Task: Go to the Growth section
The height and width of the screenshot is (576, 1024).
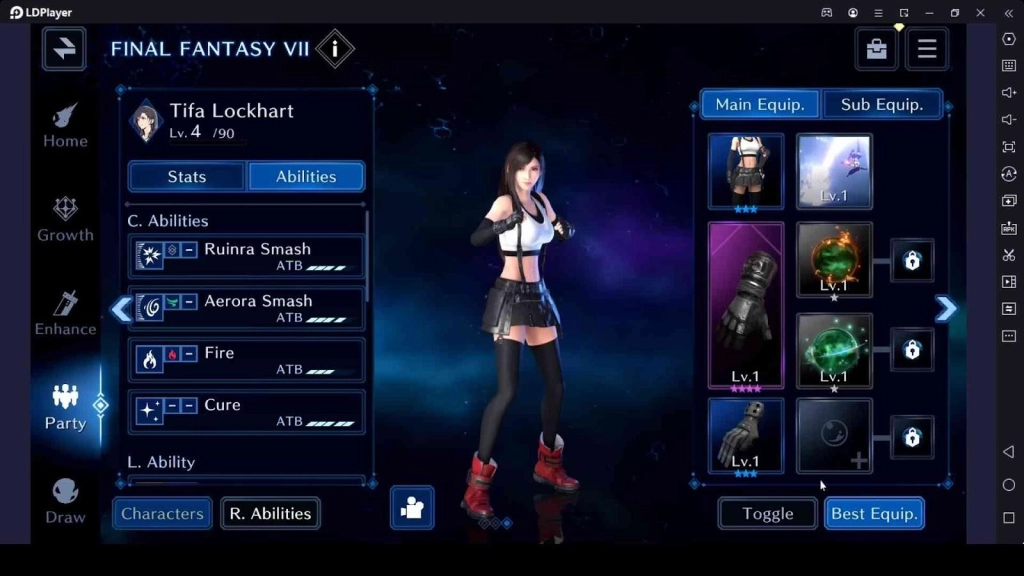Action: point(65,219)
